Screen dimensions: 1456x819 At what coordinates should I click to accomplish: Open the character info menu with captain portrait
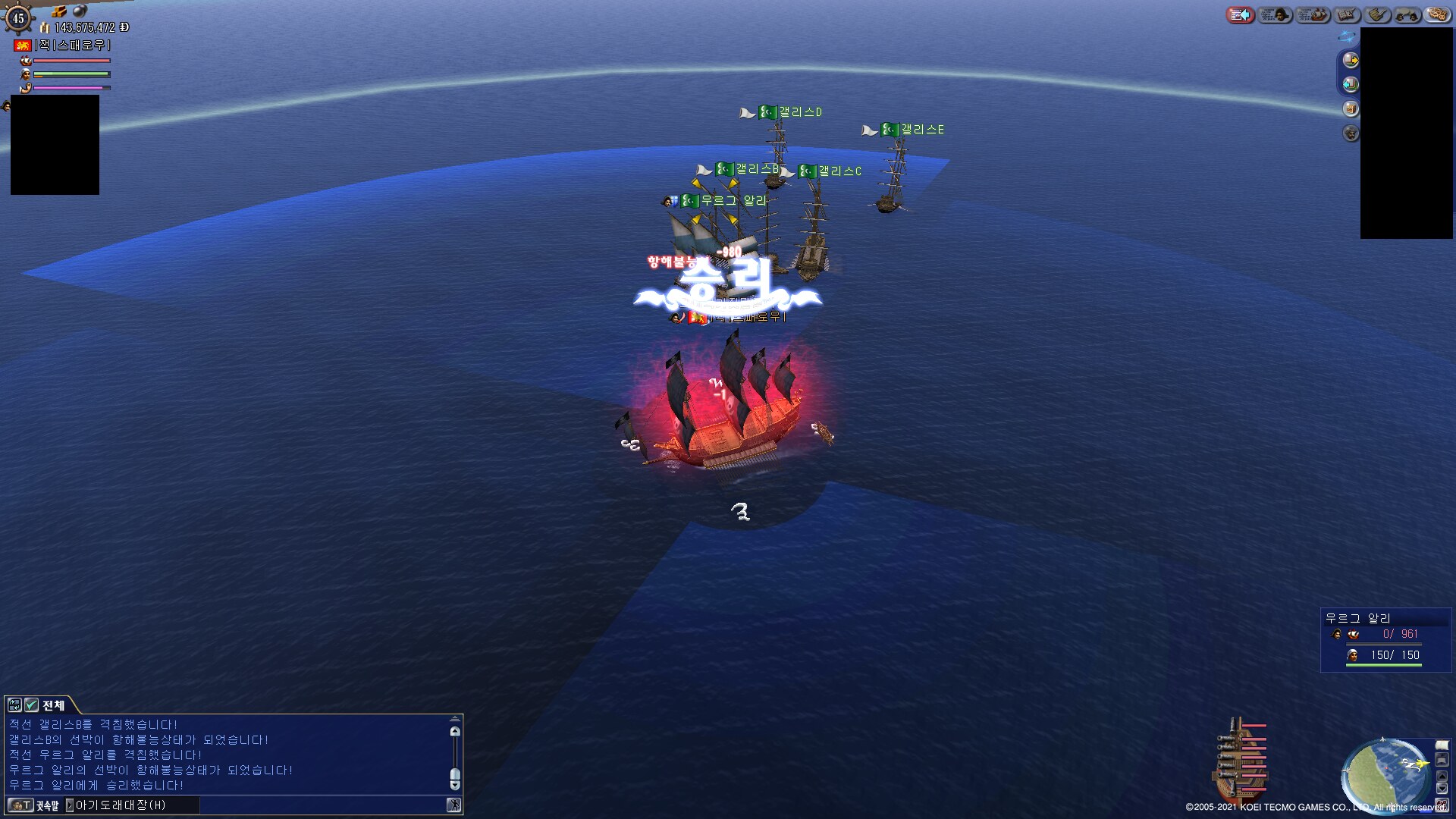click(x=1275, y=15)
